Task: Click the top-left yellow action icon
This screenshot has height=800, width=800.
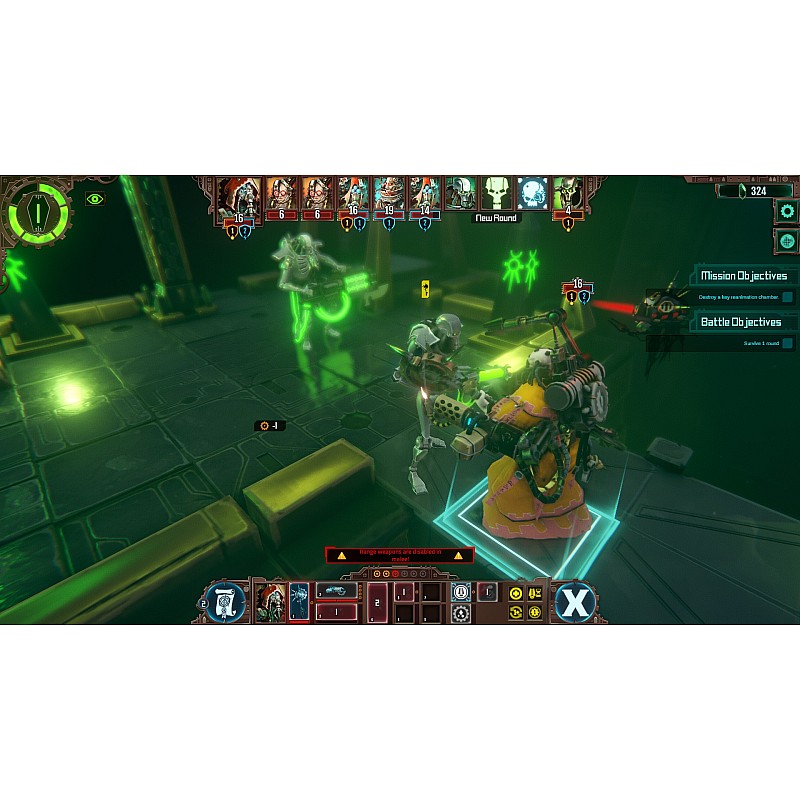Action: click(516, 592)
